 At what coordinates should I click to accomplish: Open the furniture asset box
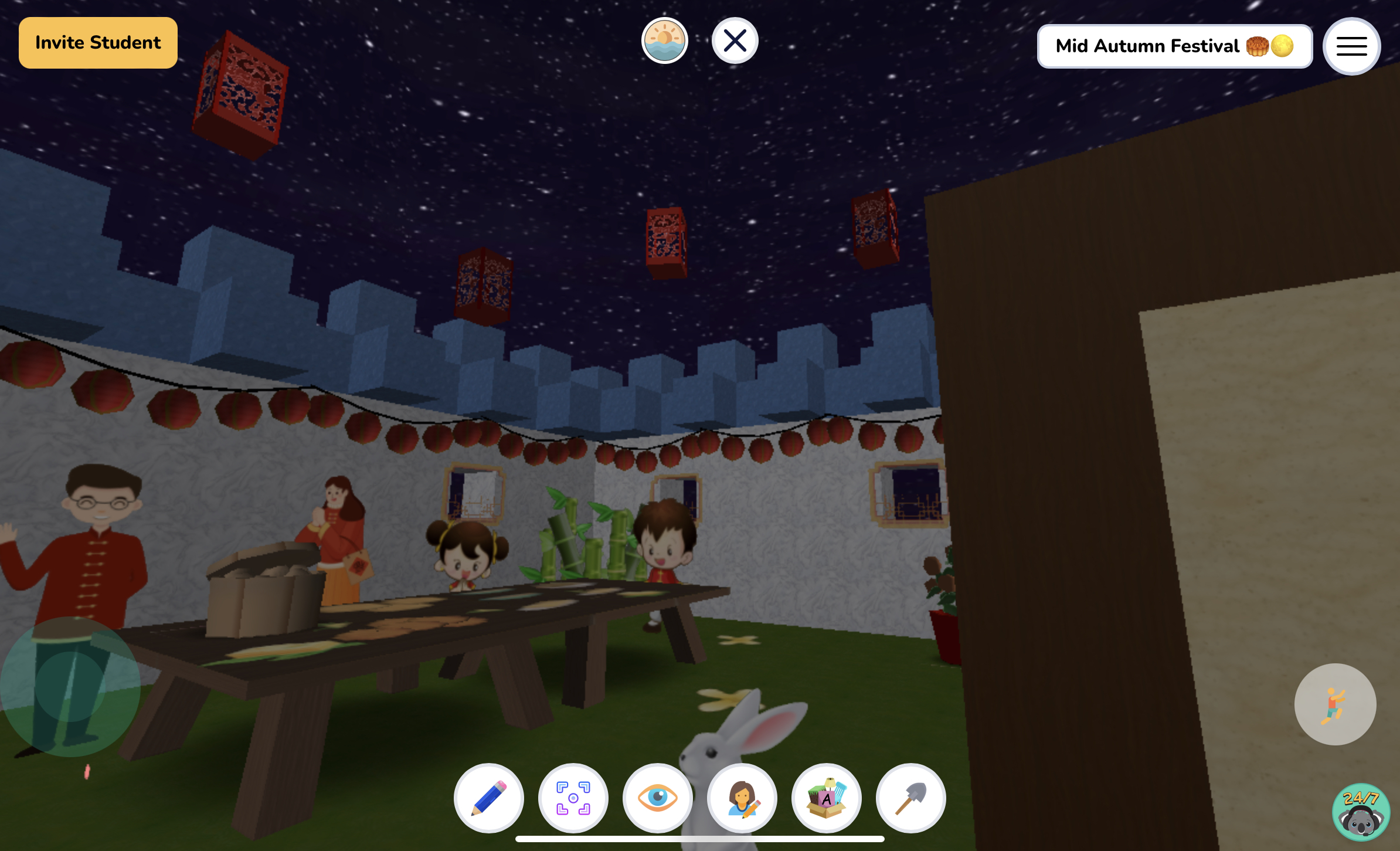[x=827, y=798]
